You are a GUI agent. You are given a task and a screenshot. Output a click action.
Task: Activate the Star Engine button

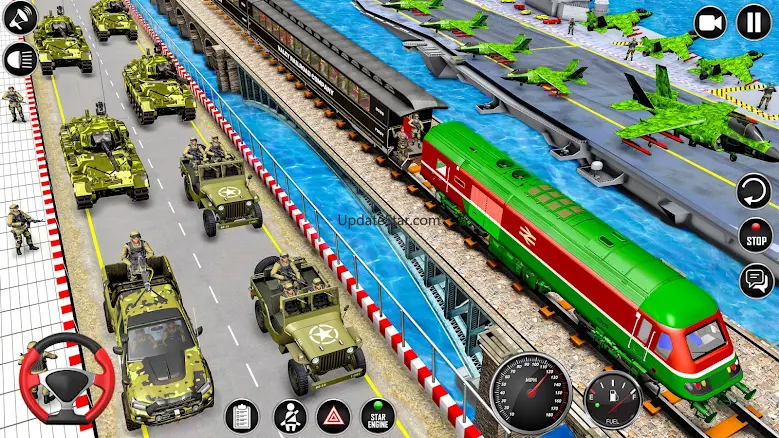click(x=378, y=416)
